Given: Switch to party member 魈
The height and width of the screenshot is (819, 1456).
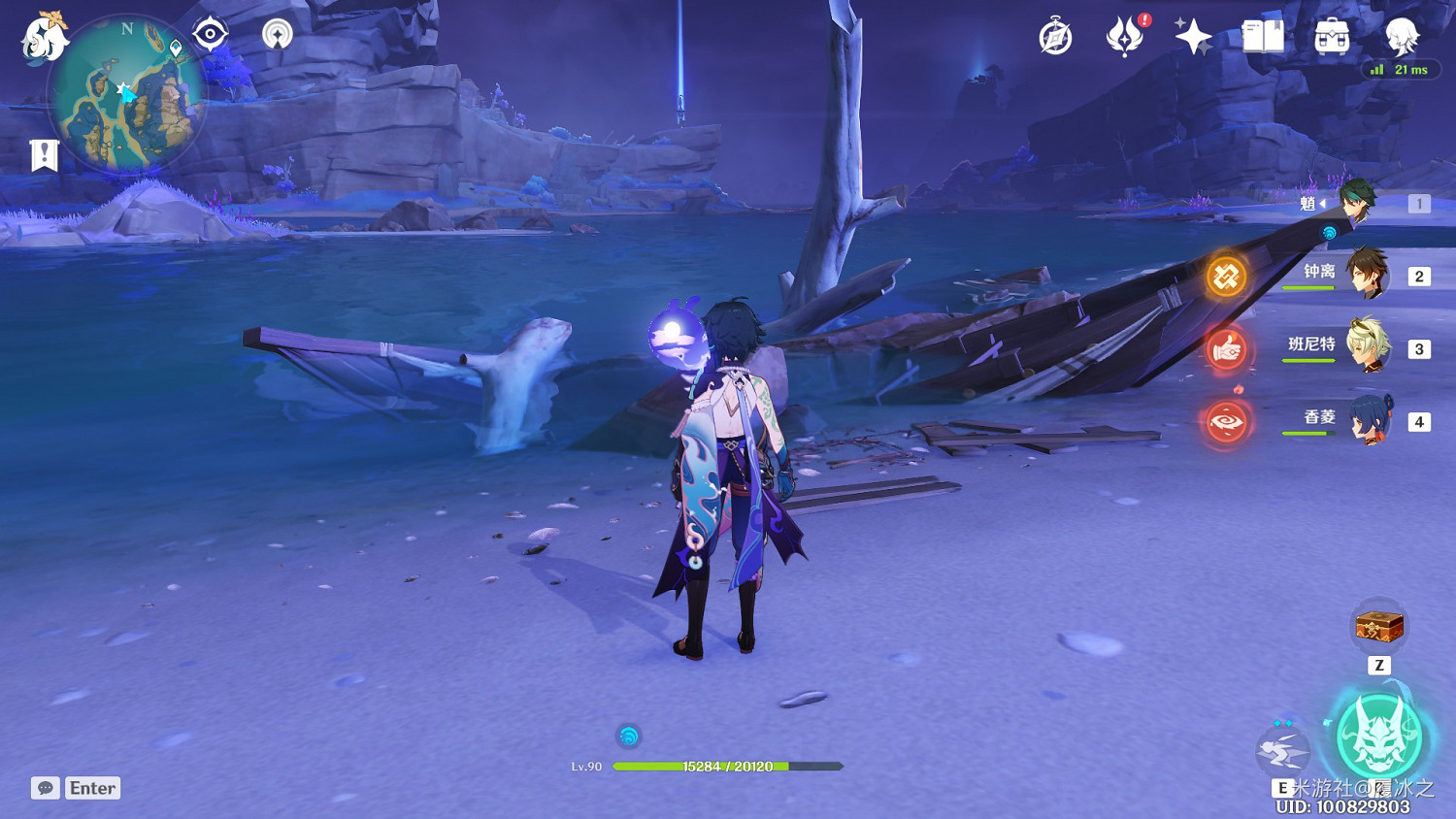Looking at the screenshot, I should point(1359,203).
